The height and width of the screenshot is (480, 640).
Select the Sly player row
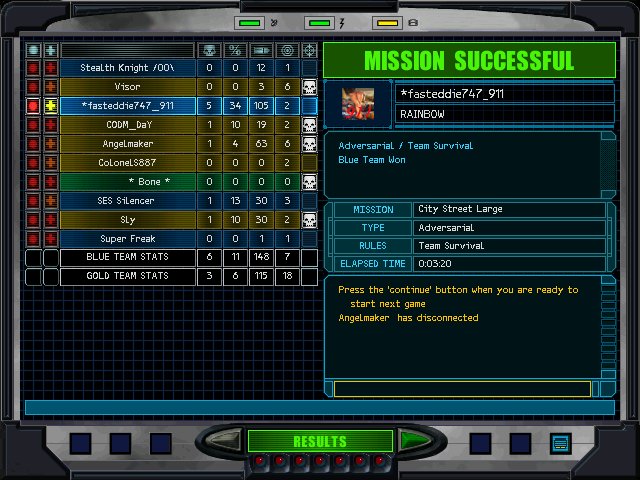click(x=127, y=220)
